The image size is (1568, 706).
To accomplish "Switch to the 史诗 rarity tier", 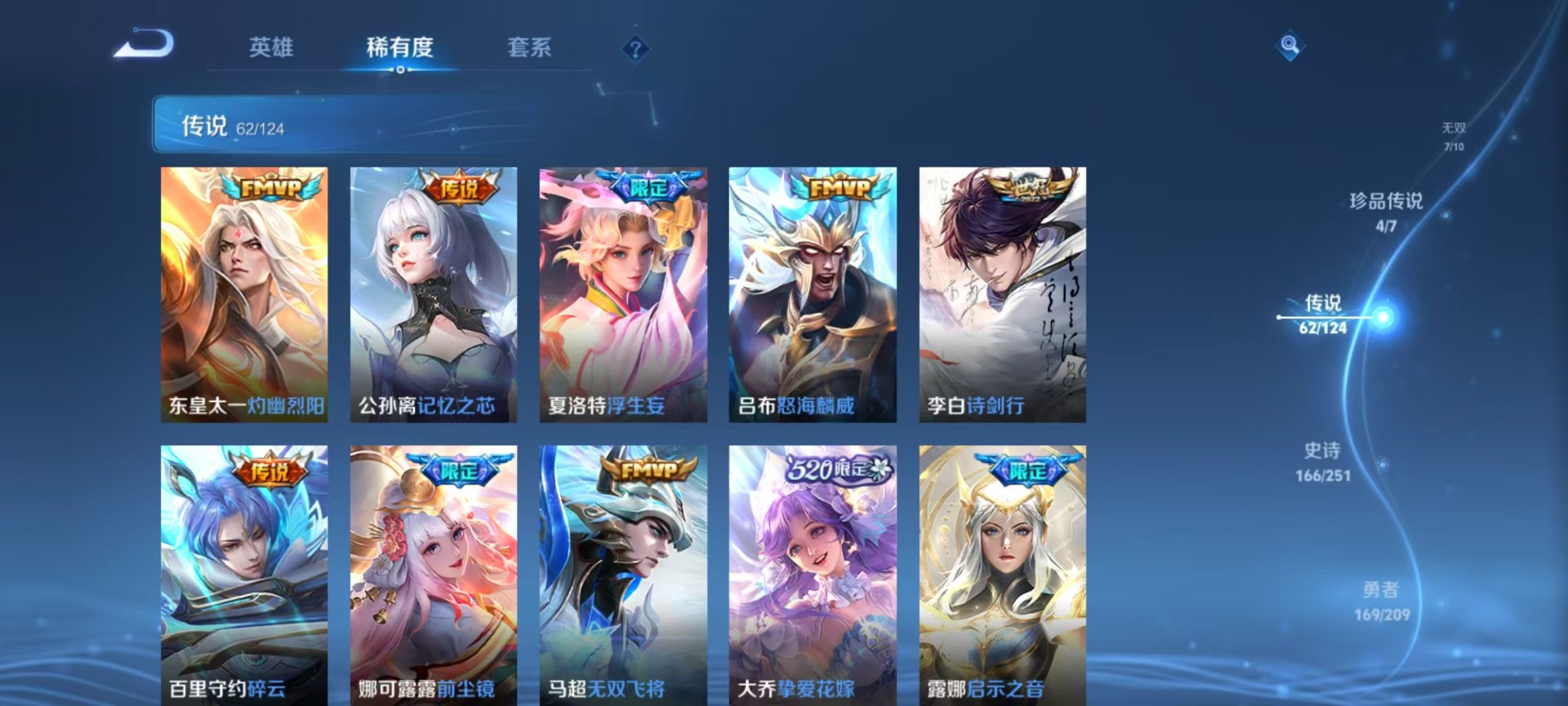I will pyautogui.click(x=1322, y=462).
